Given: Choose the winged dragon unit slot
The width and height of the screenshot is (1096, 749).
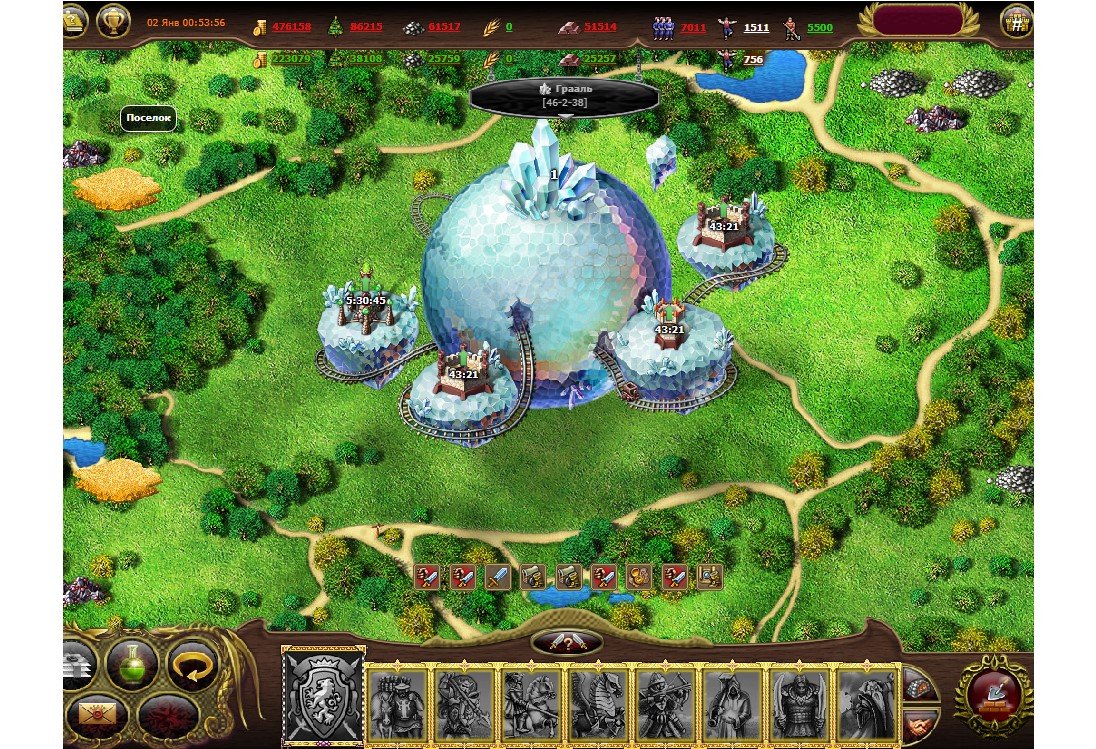Looking at the screenshot, I should tap(599, 705).
